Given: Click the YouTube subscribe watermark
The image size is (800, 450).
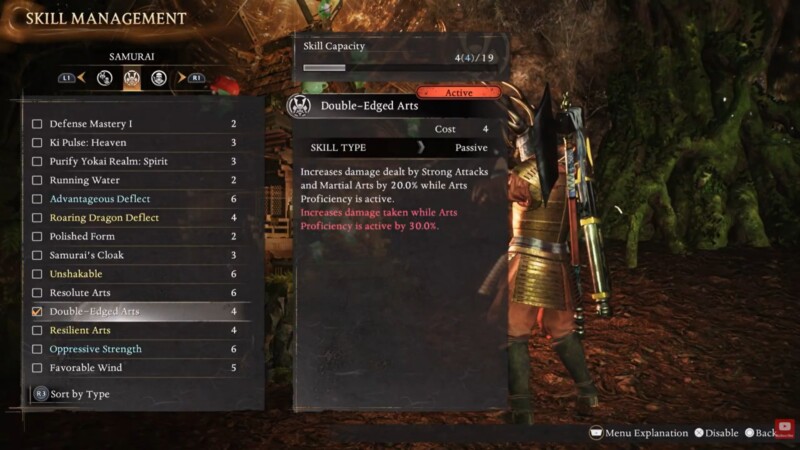Looking at the screenshot, I should click(x=784, y=427).
